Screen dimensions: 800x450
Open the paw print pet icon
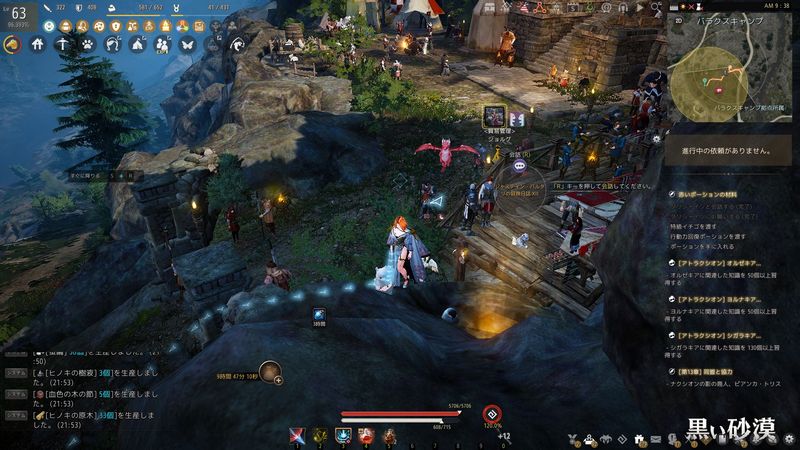87,44
